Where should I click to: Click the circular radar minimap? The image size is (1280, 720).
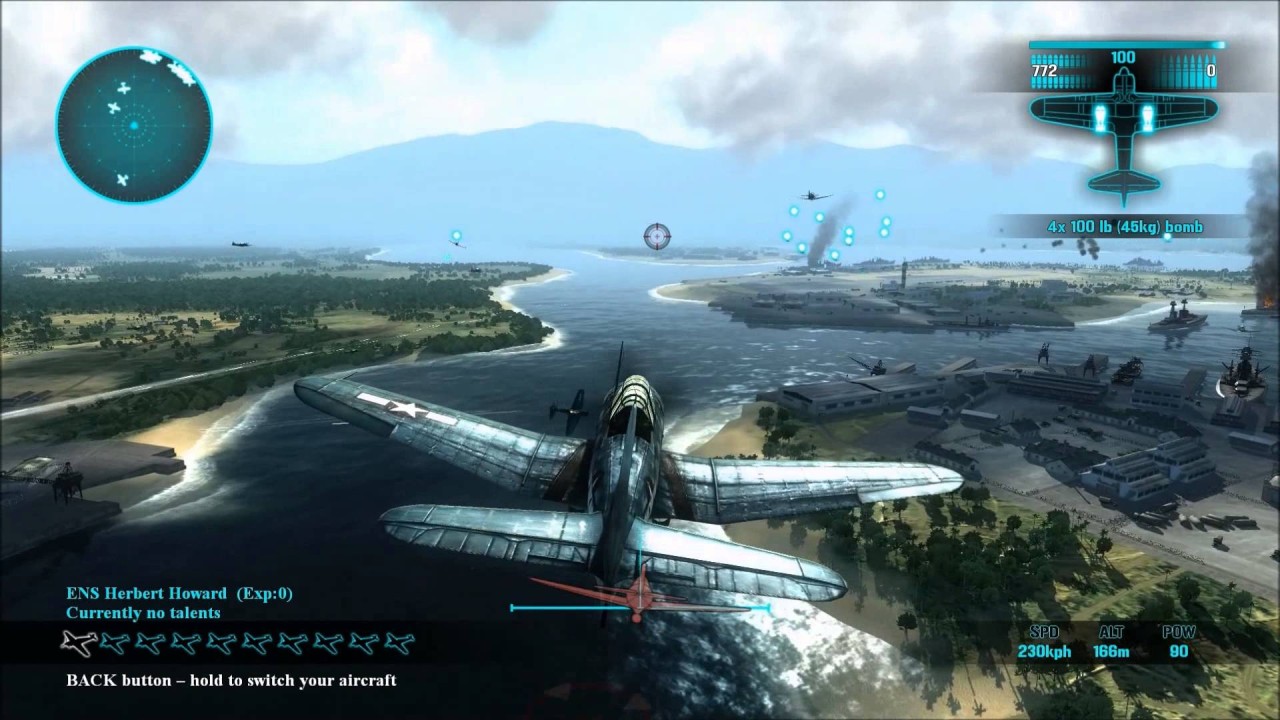click(x=133, y=125)
